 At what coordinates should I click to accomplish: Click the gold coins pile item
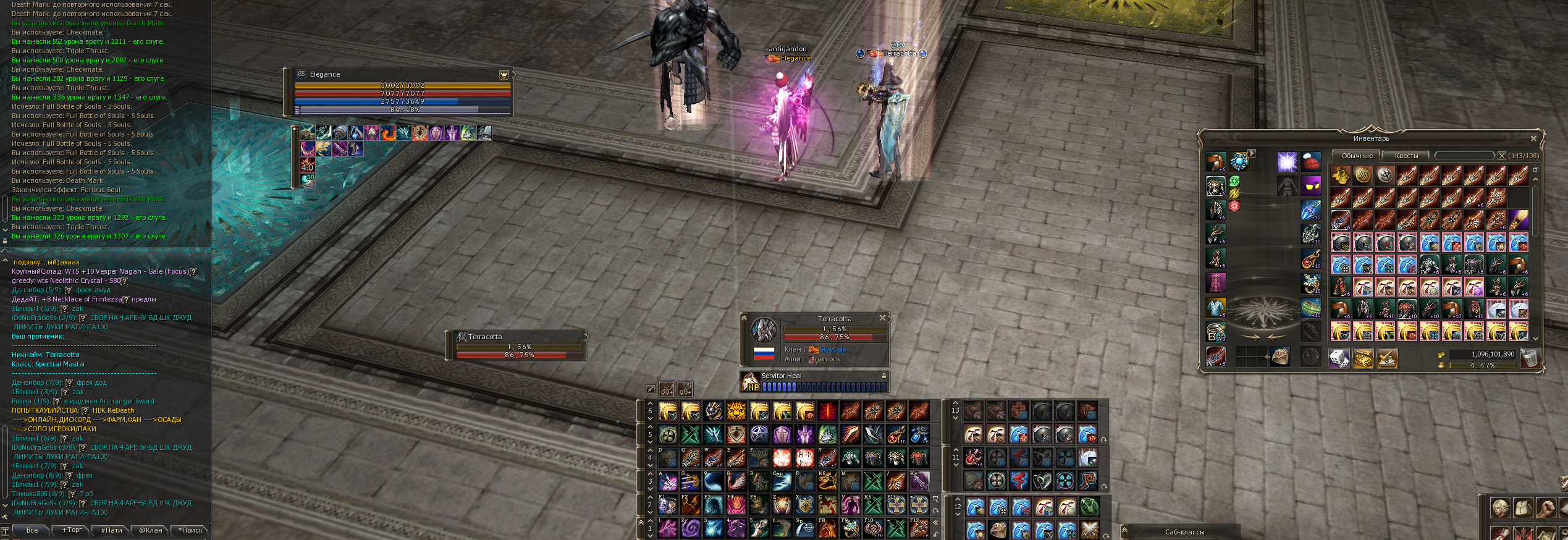[1340, 175]
